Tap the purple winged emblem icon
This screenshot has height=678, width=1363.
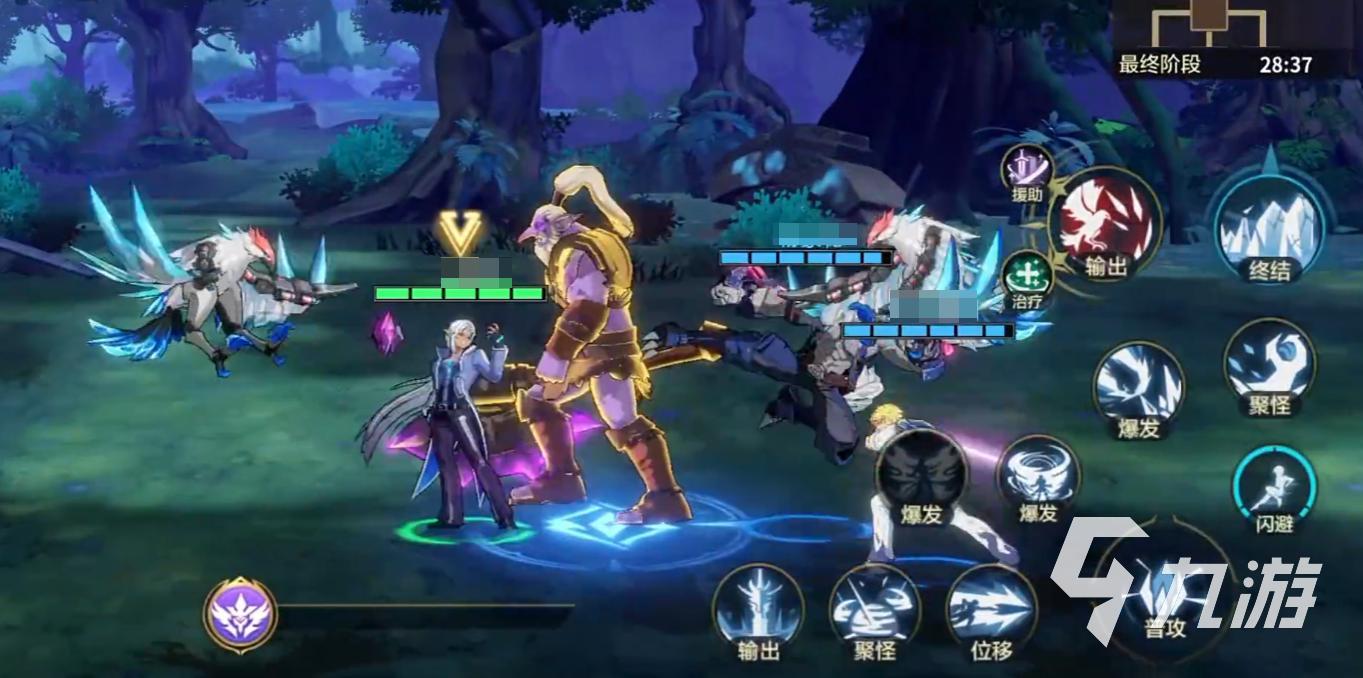coord(241,613)
